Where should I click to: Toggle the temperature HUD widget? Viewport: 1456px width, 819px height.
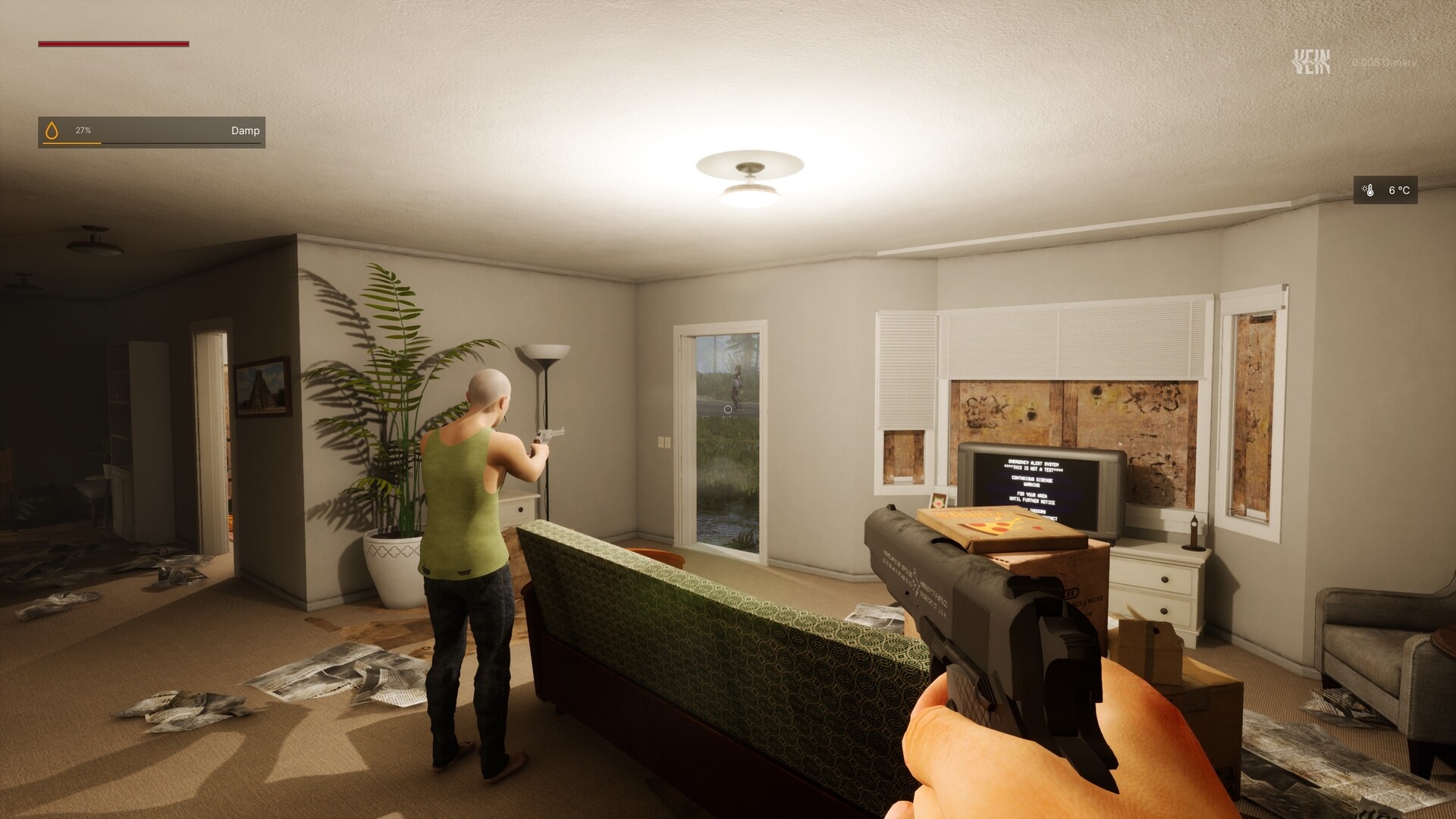click(1385, 190)
